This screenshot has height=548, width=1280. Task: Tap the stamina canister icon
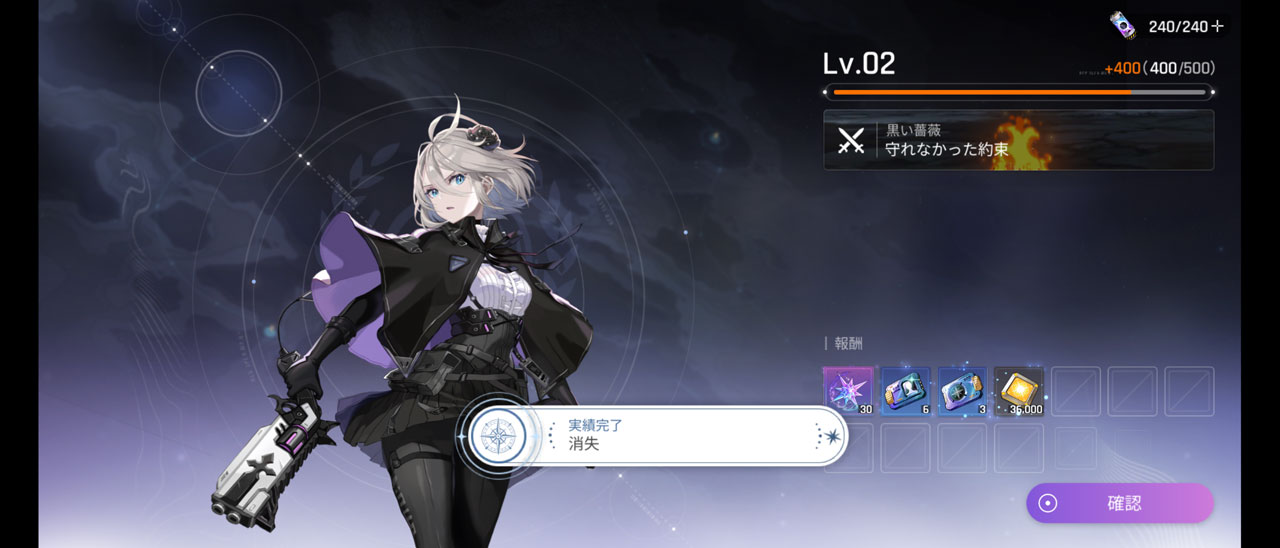click(x=1123, y=25)
